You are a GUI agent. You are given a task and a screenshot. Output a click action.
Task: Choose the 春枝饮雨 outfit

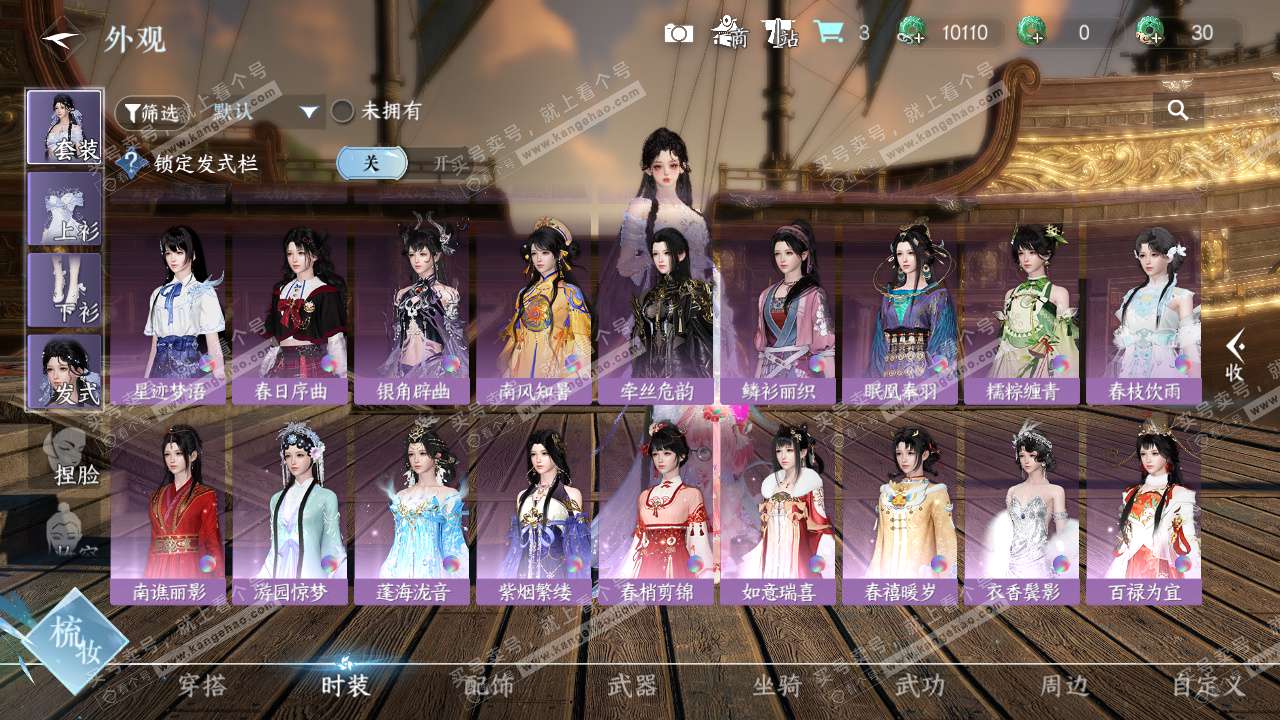(1143, 313)
